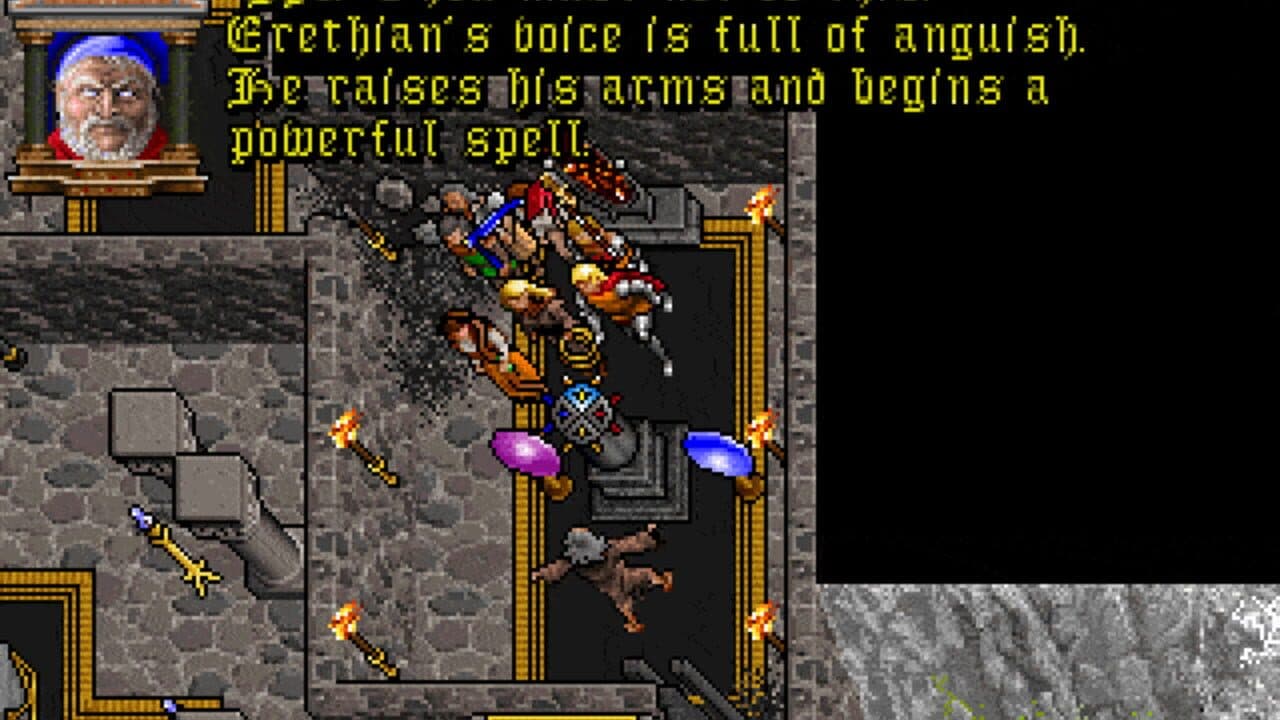Select the blue potion near the right torch
Image resolution: width=1280 pixels, height=720 pixels.
(718, 453)
